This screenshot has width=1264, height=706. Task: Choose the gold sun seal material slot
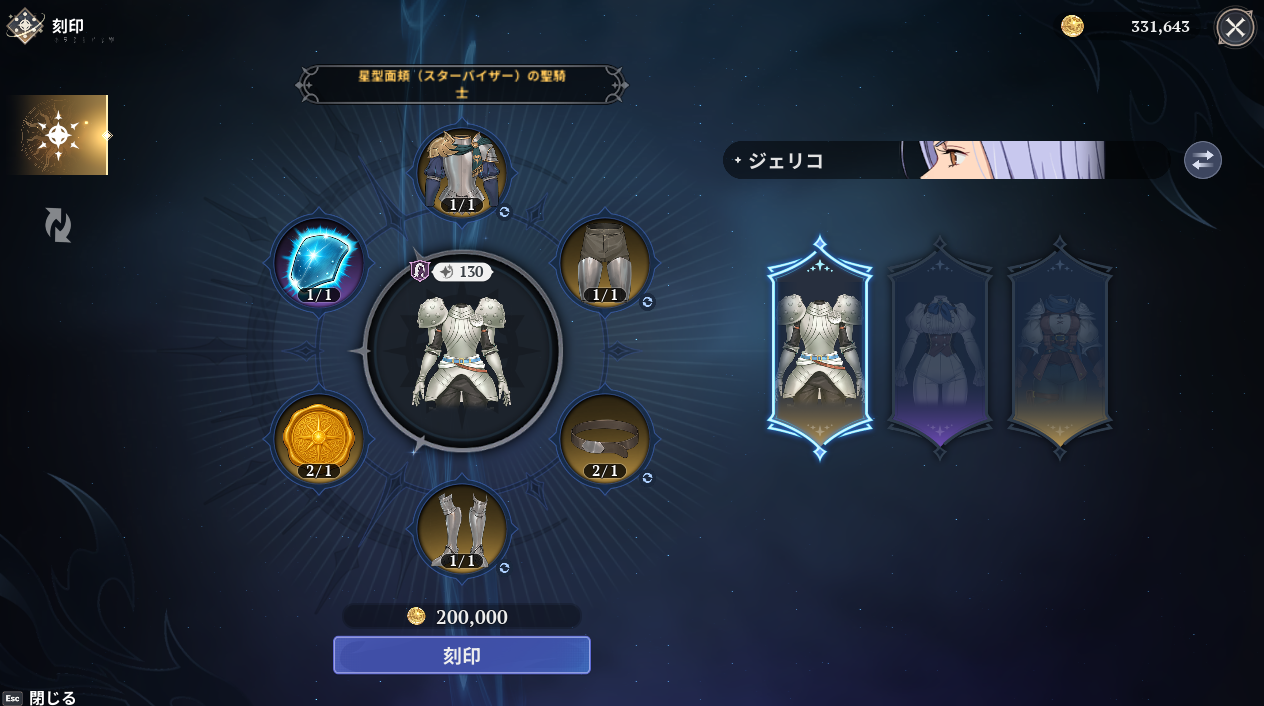pos(319,439)
